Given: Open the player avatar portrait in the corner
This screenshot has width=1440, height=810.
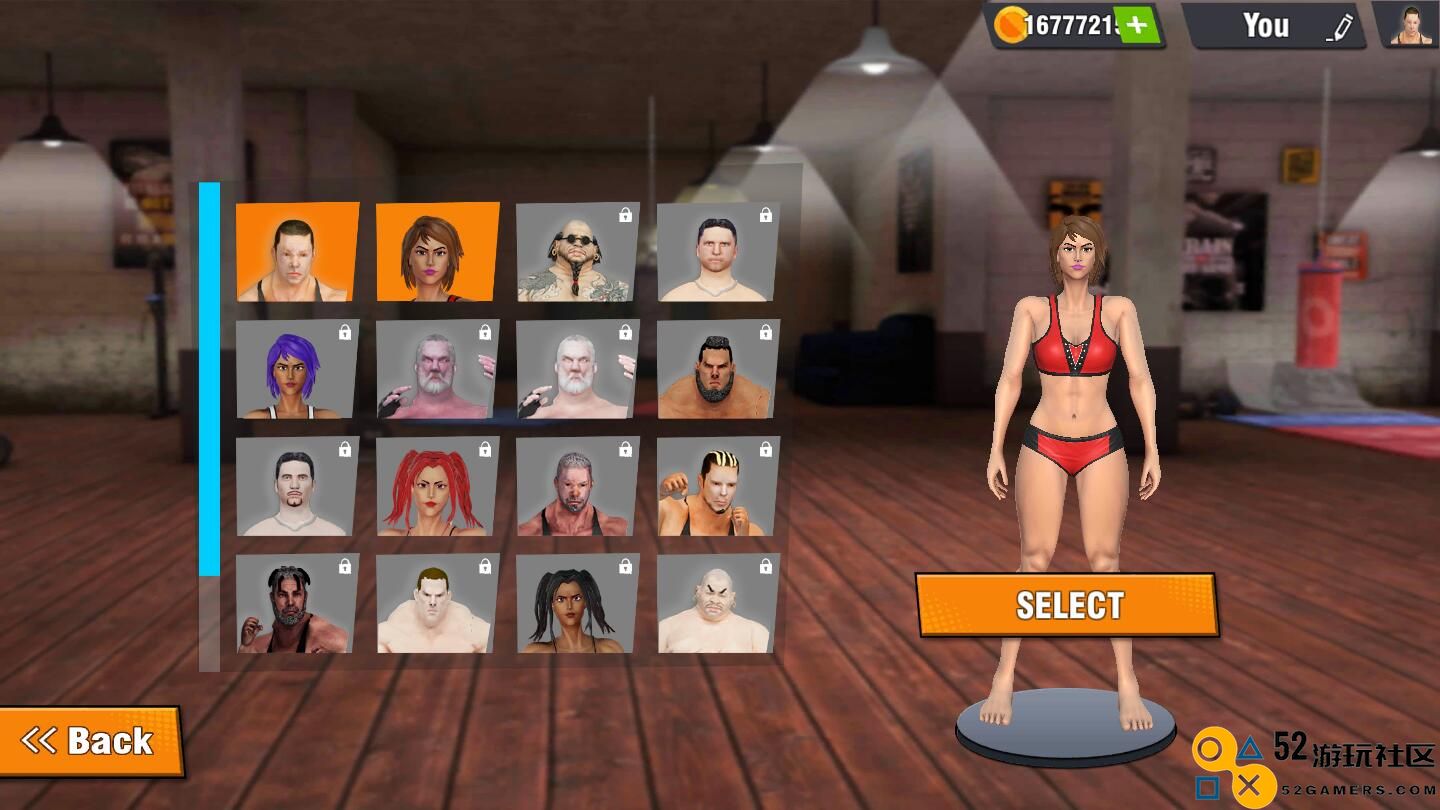Looking at the screenshot, I should (x=1411, y=25).
